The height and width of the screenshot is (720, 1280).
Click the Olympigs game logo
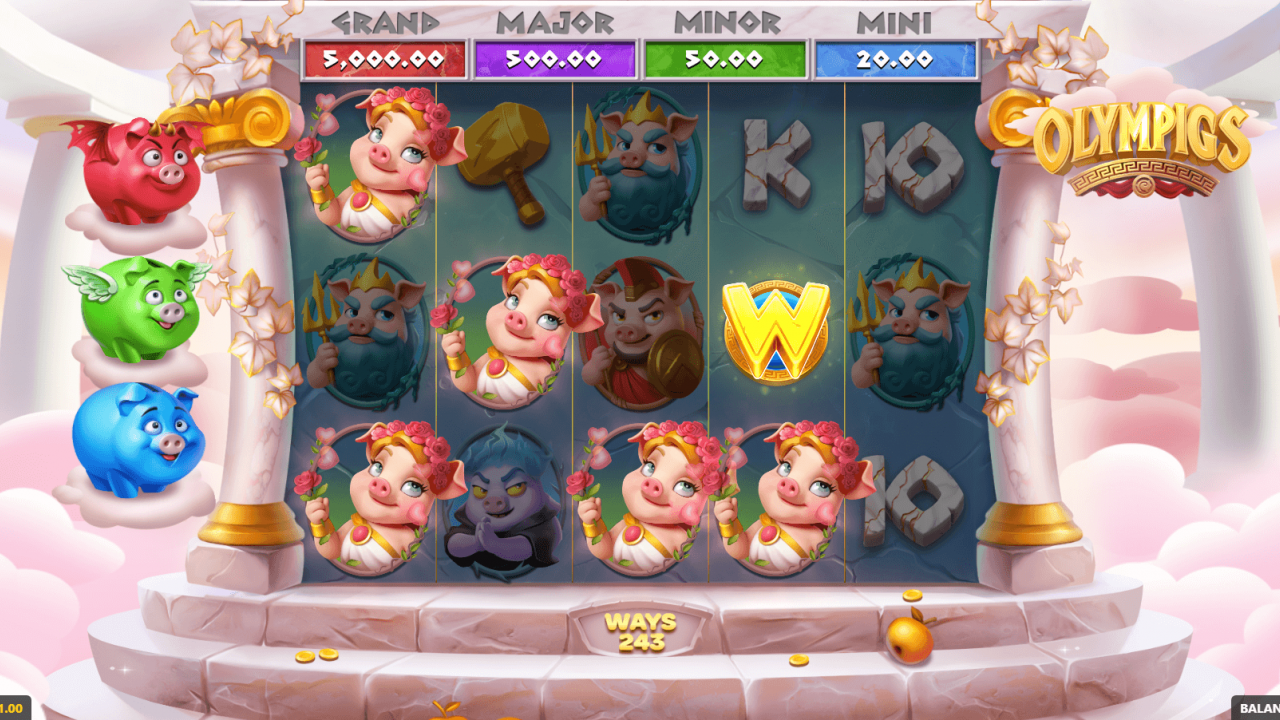(x=1140, y=140)
